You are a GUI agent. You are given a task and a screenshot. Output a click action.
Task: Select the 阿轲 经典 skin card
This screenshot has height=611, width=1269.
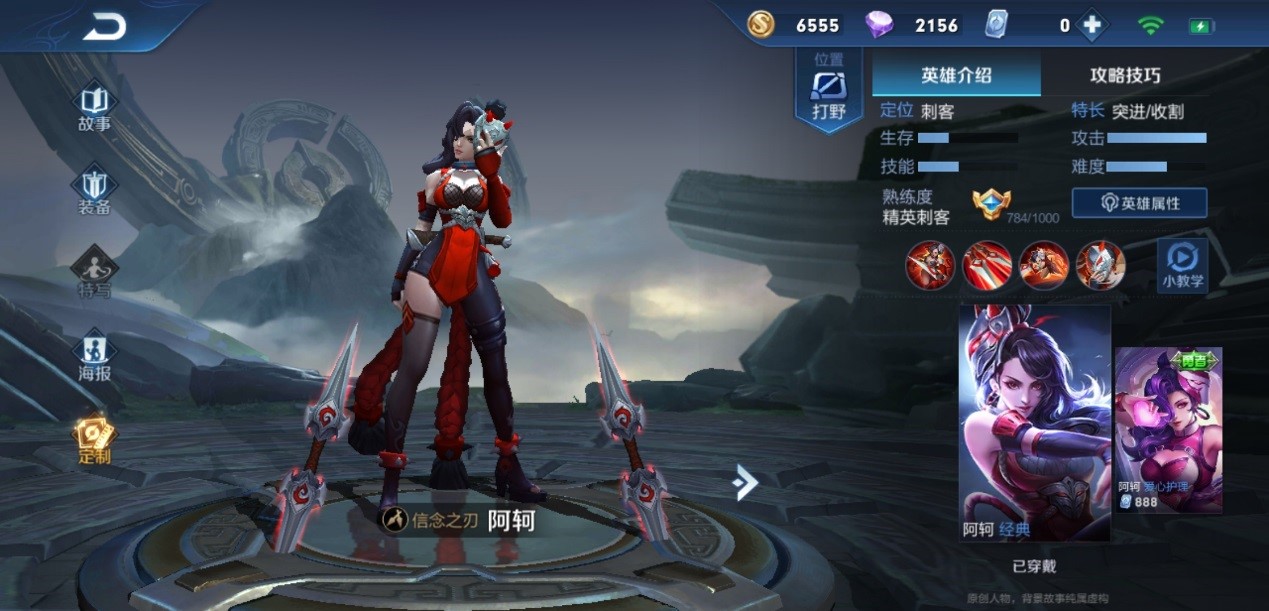1034,422
